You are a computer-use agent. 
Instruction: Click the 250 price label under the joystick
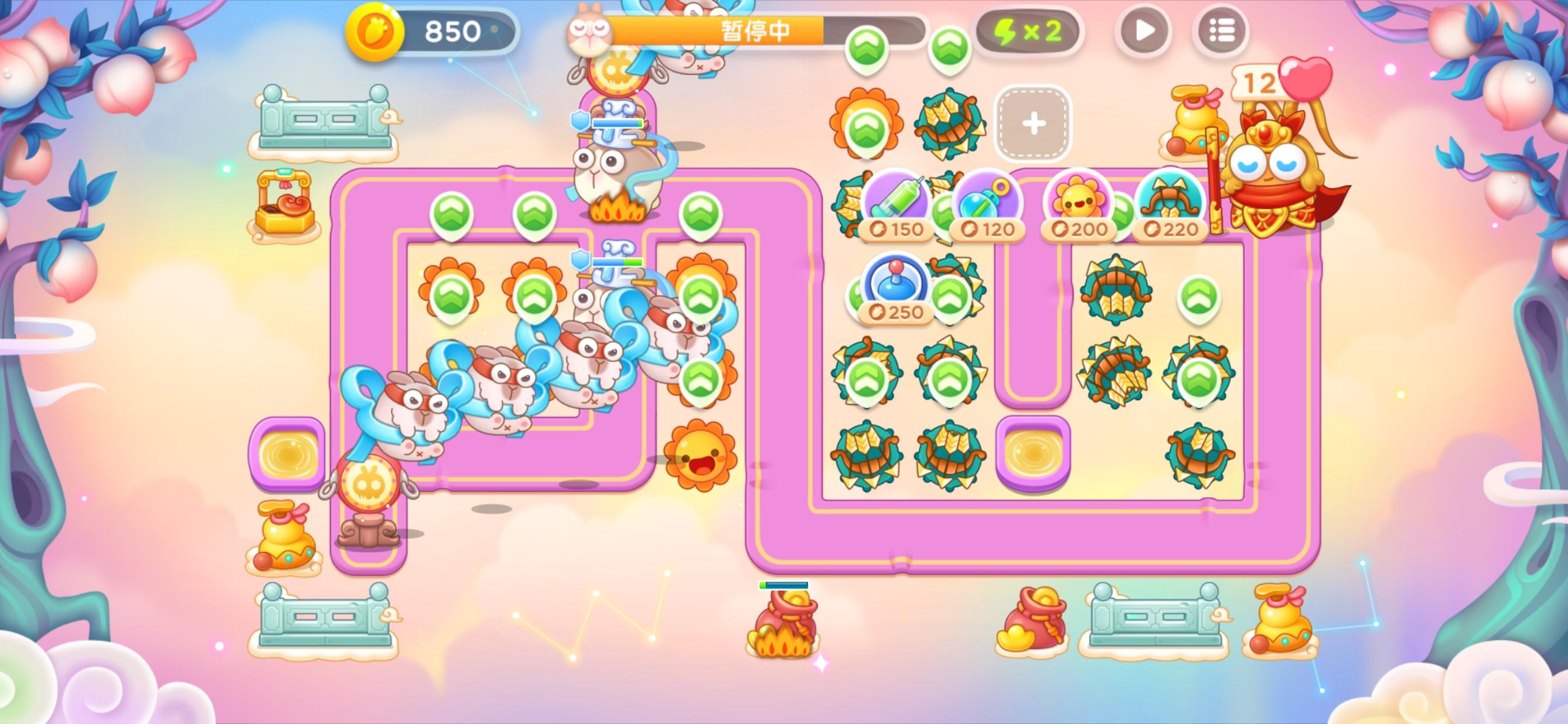[x=895, y=313]
